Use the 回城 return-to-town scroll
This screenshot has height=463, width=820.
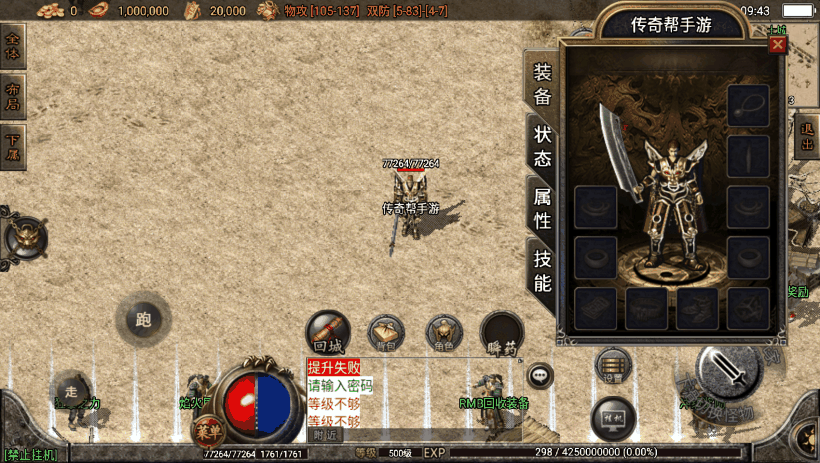pyautogui.click(x=327, y=332)
